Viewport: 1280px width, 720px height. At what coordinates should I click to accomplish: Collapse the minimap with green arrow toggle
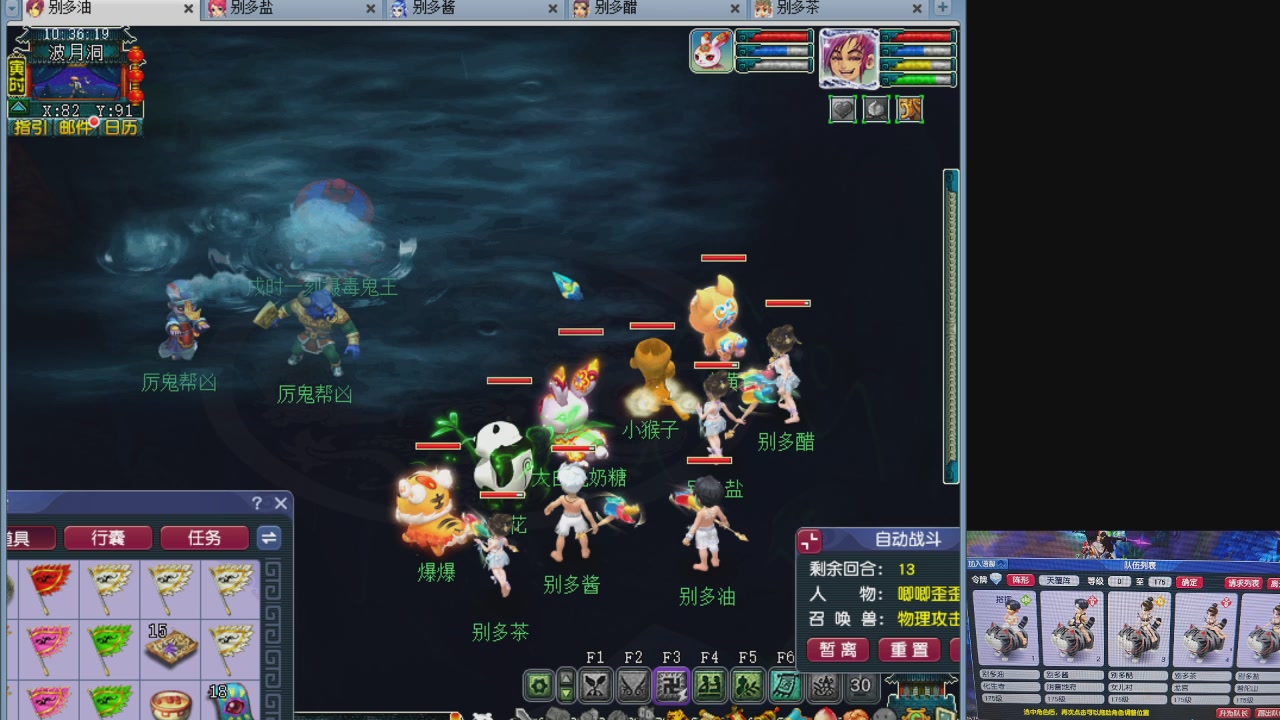17,108
